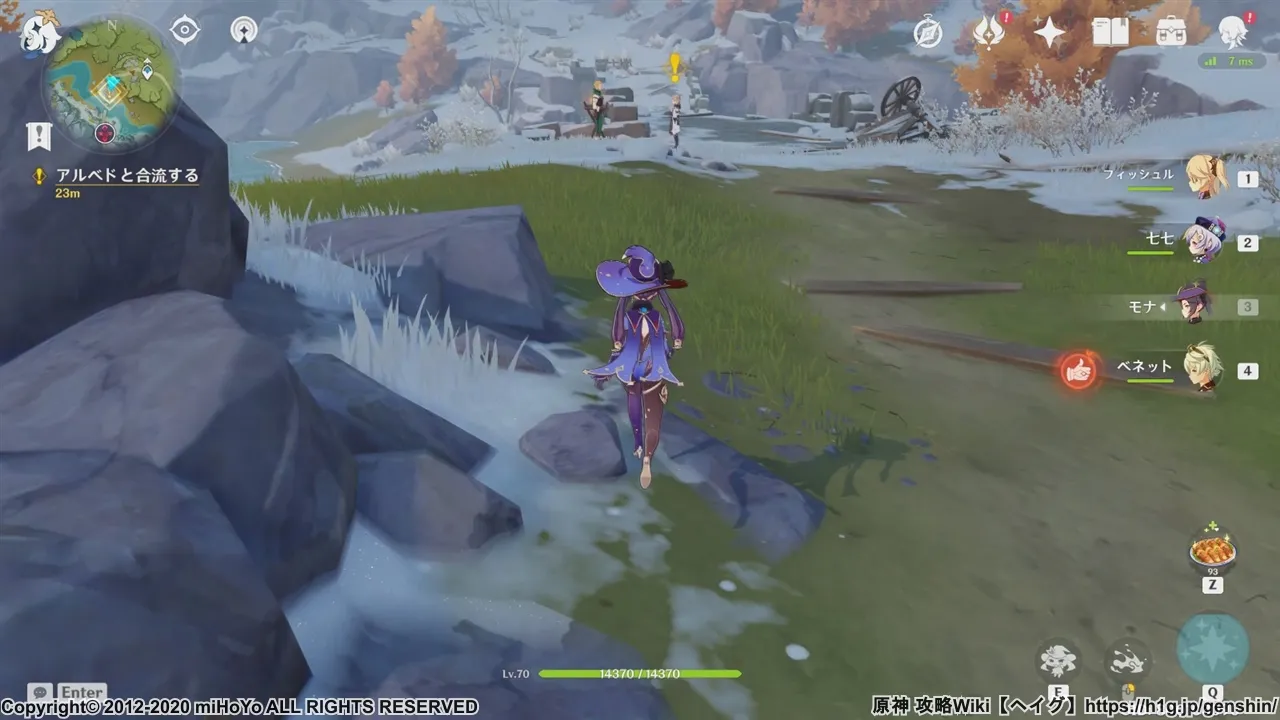
Task: Click the quest exclamation icon under minimap
Action: pos(36,136)
